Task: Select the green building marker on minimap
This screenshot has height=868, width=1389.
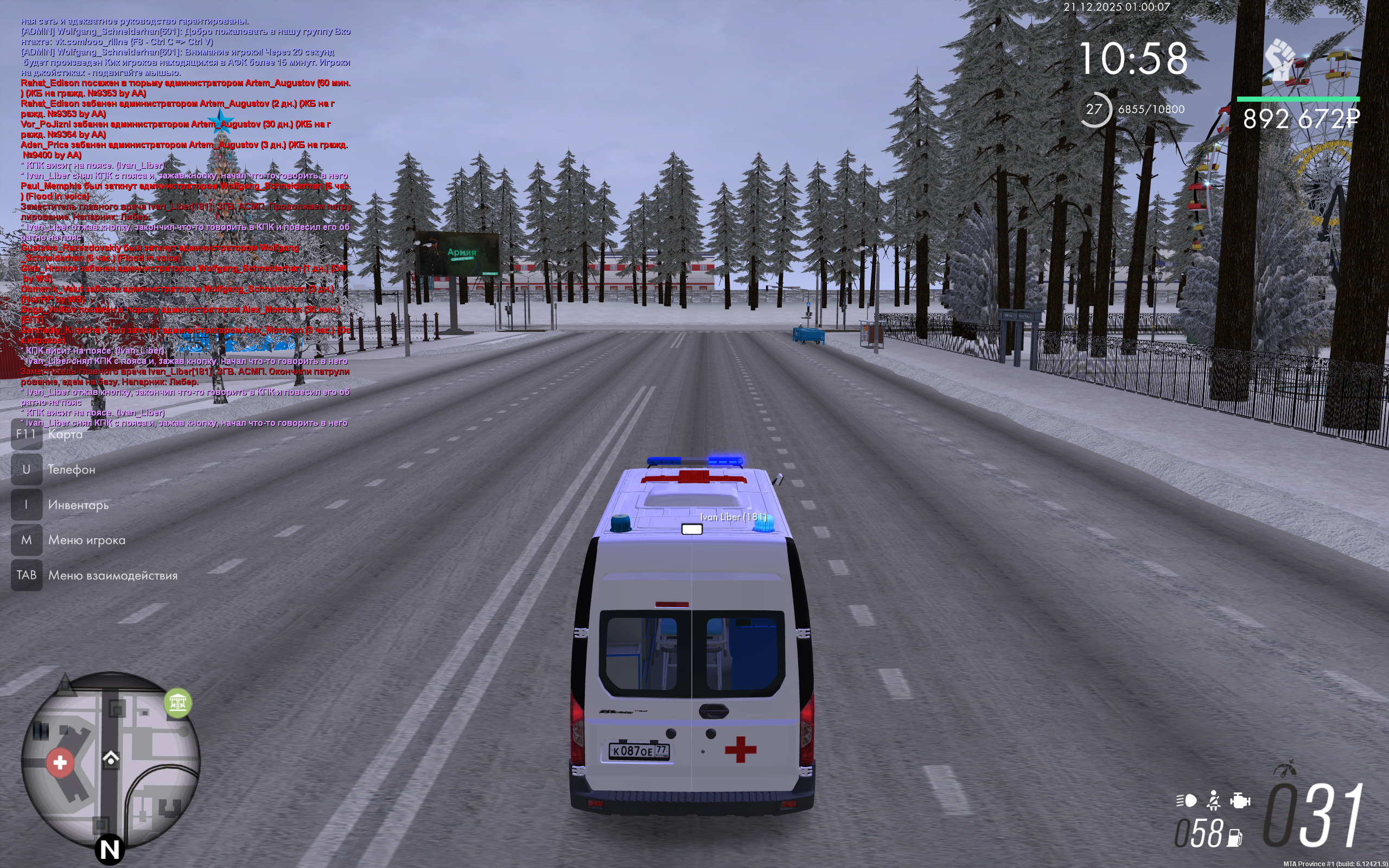Action: (177, 702)
